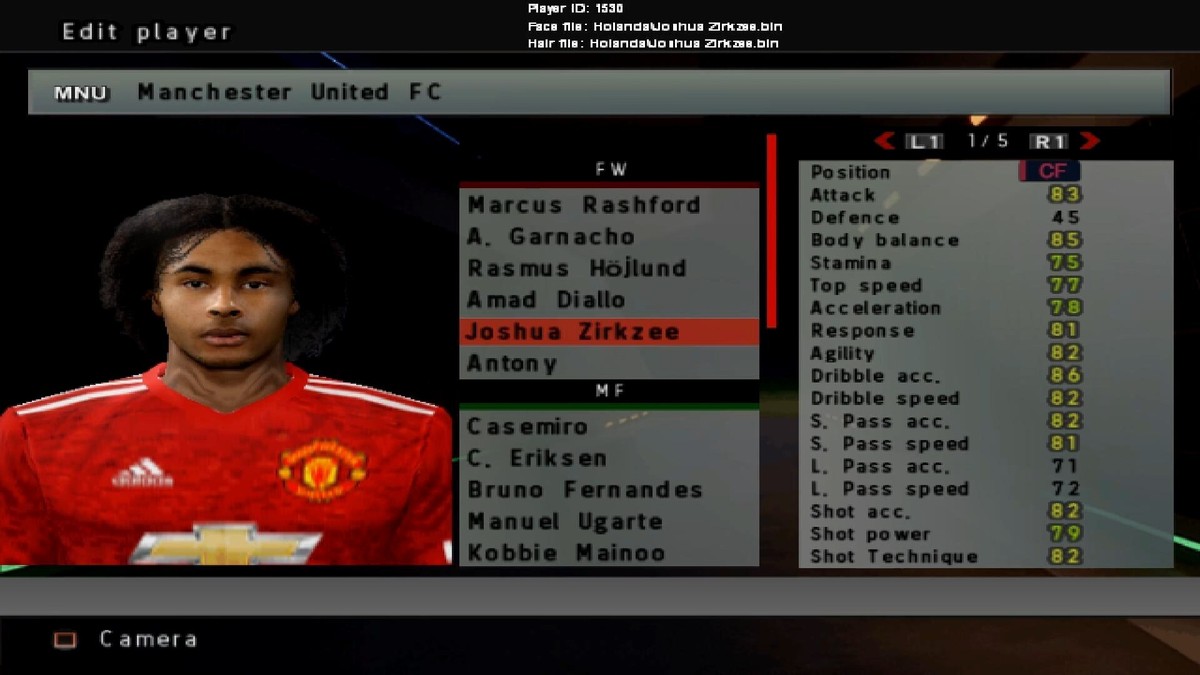Viewport: 1200px width, 675px height.
Task: Select Casemiro in the midfielders list
Action: [527, 427]
